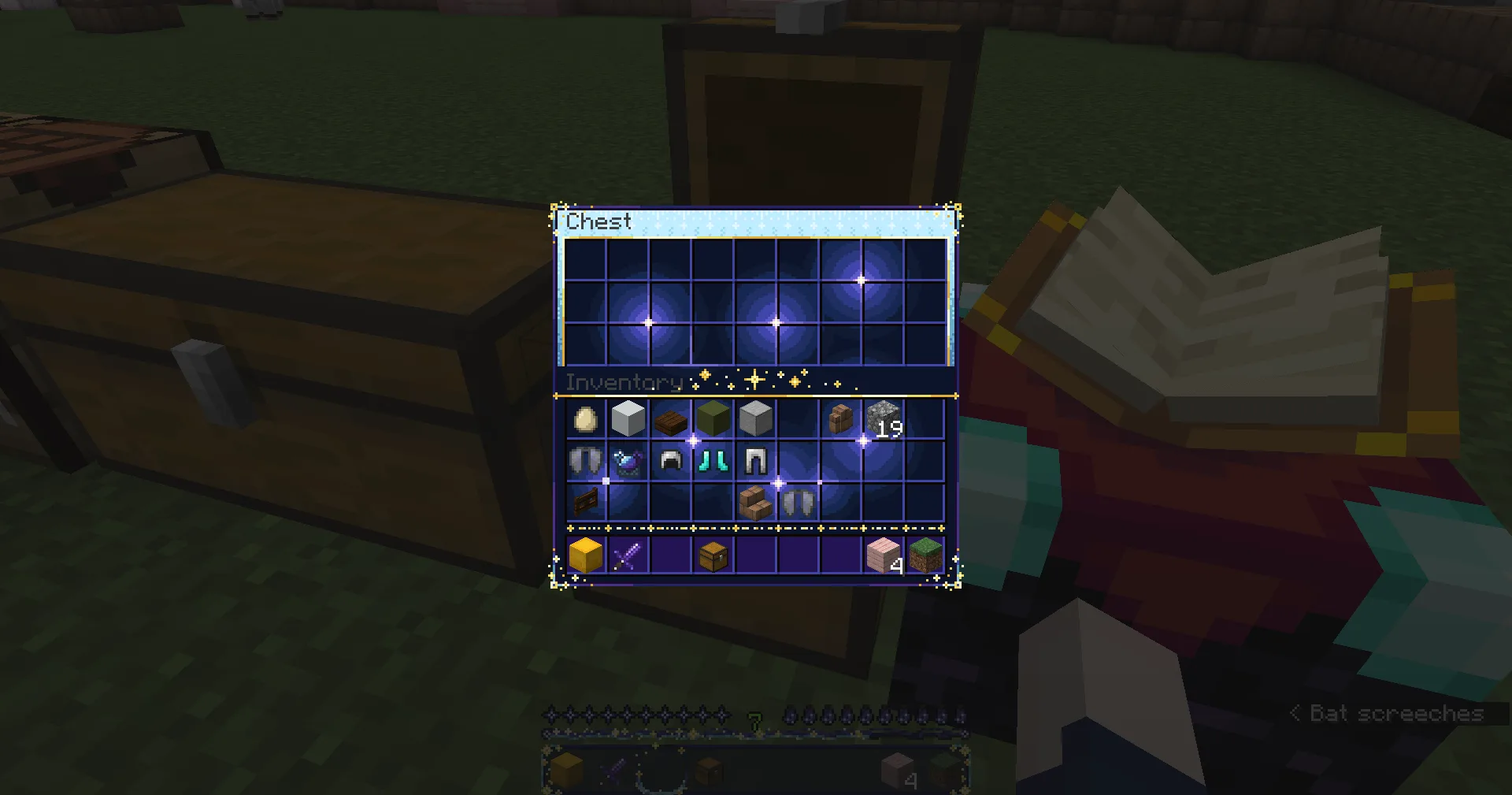Viewport: 1512px width, 795px height.
Task: Select the enchanted purple item beside the elytra
Action: click(x=628, y=460)
